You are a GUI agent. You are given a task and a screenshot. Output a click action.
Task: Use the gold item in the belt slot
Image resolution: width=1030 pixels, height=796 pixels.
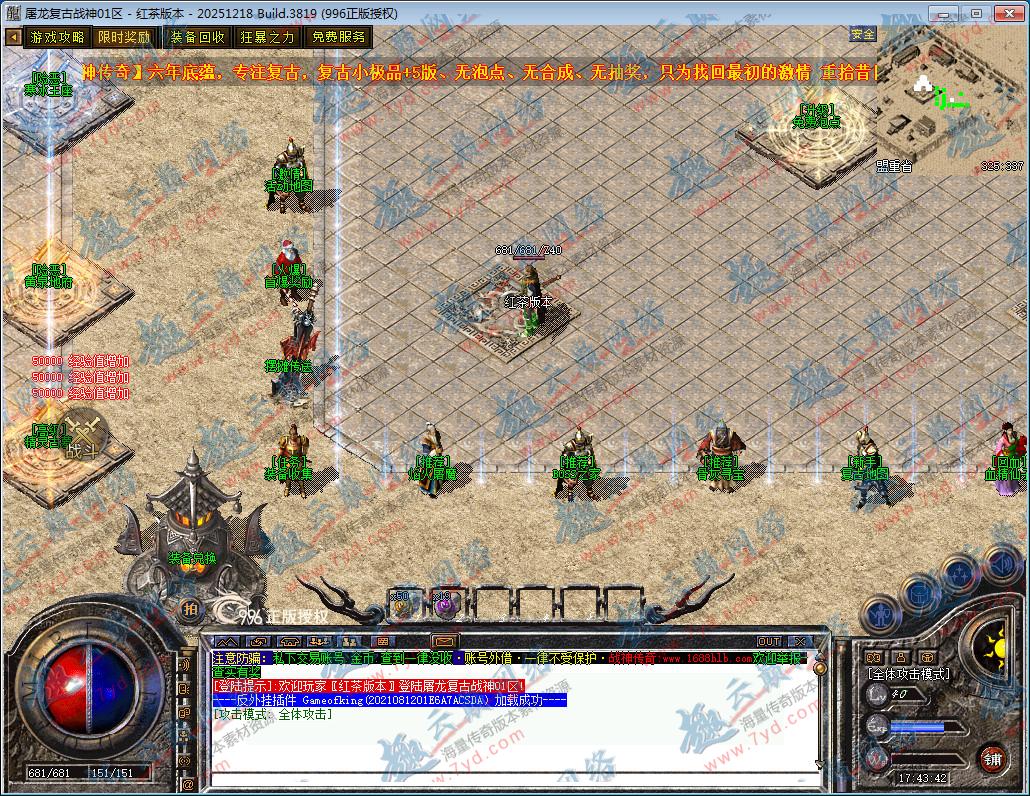click(x=402, y=604)
